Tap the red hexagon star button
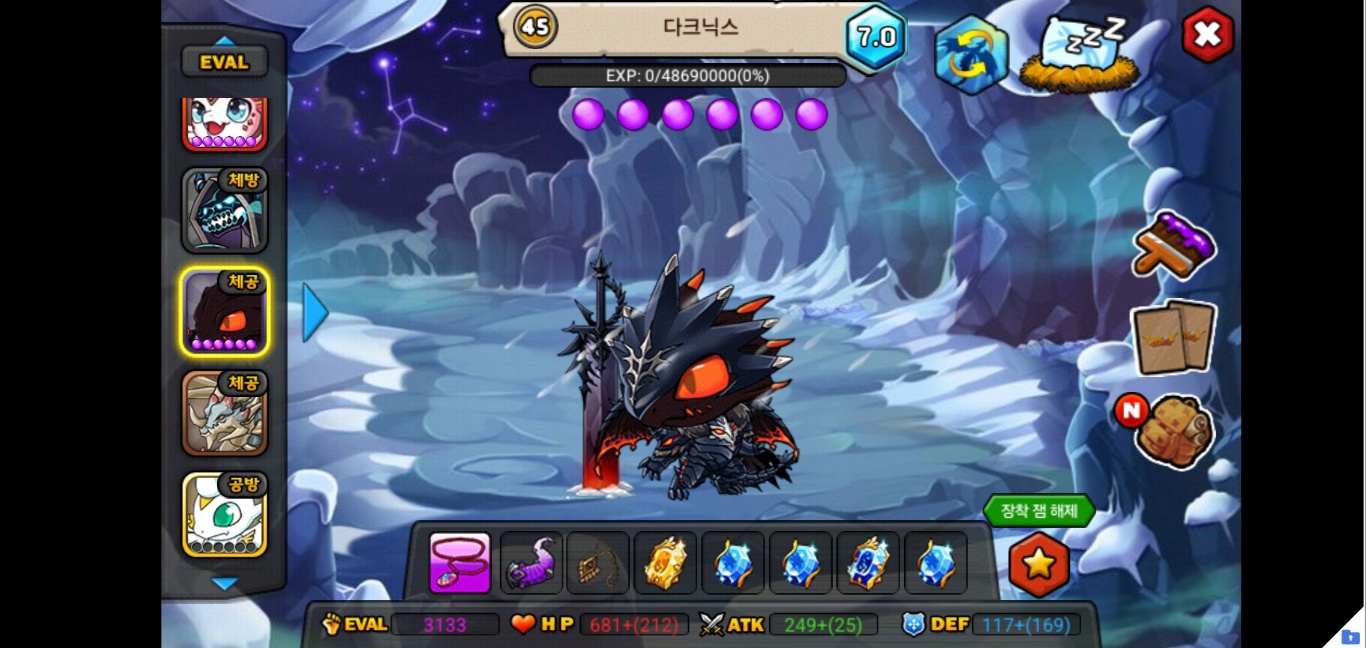The height and width of the screenshot is (648, 1366). tap(1039, 564)
